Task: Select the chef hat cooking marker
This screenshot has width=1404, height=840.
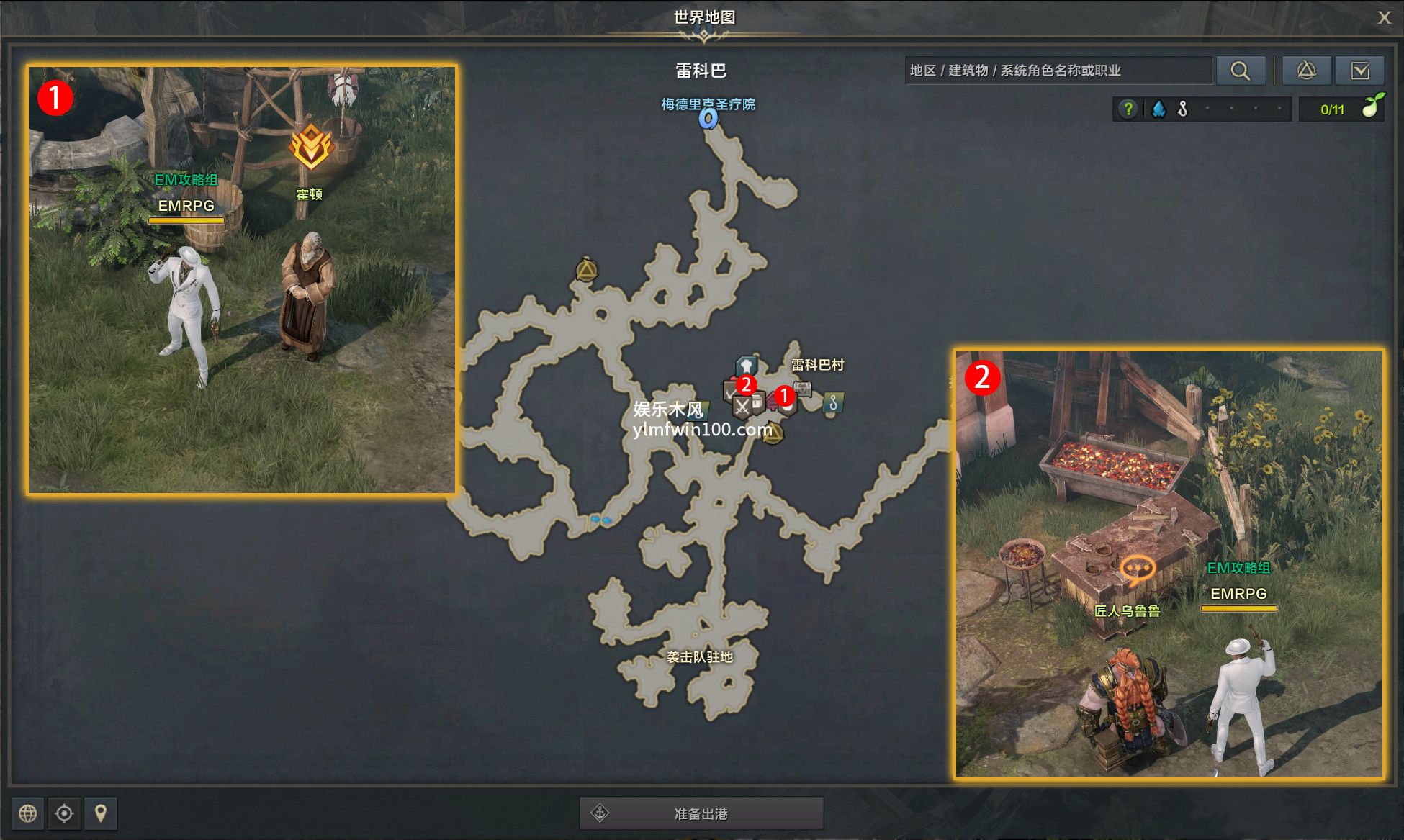Action: point(747,365)
